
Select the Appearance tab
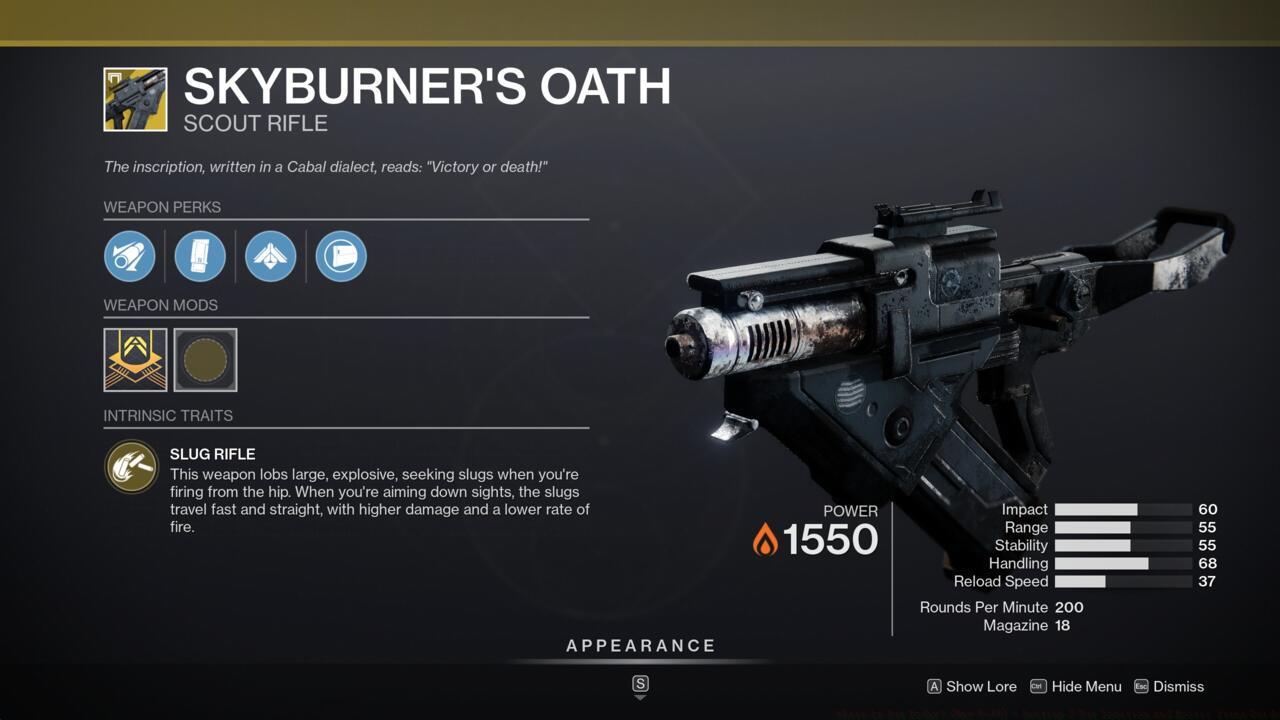click(x=640, y=645)
